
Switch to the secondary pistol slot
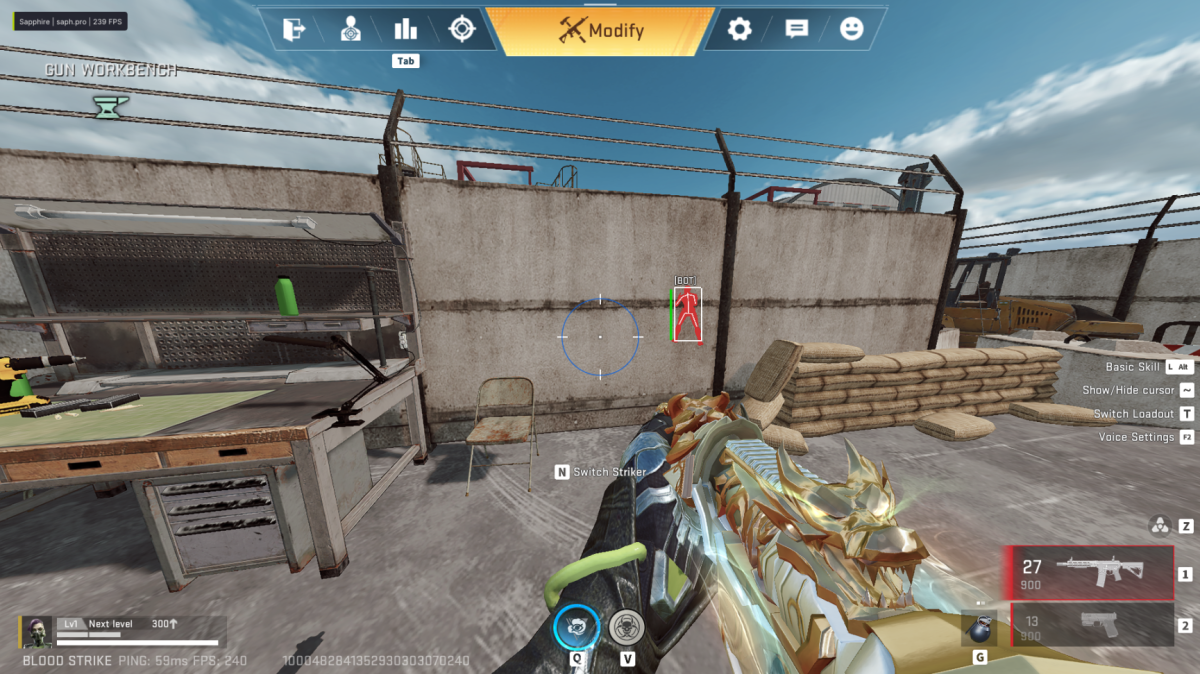click(x=1090, y=625)
